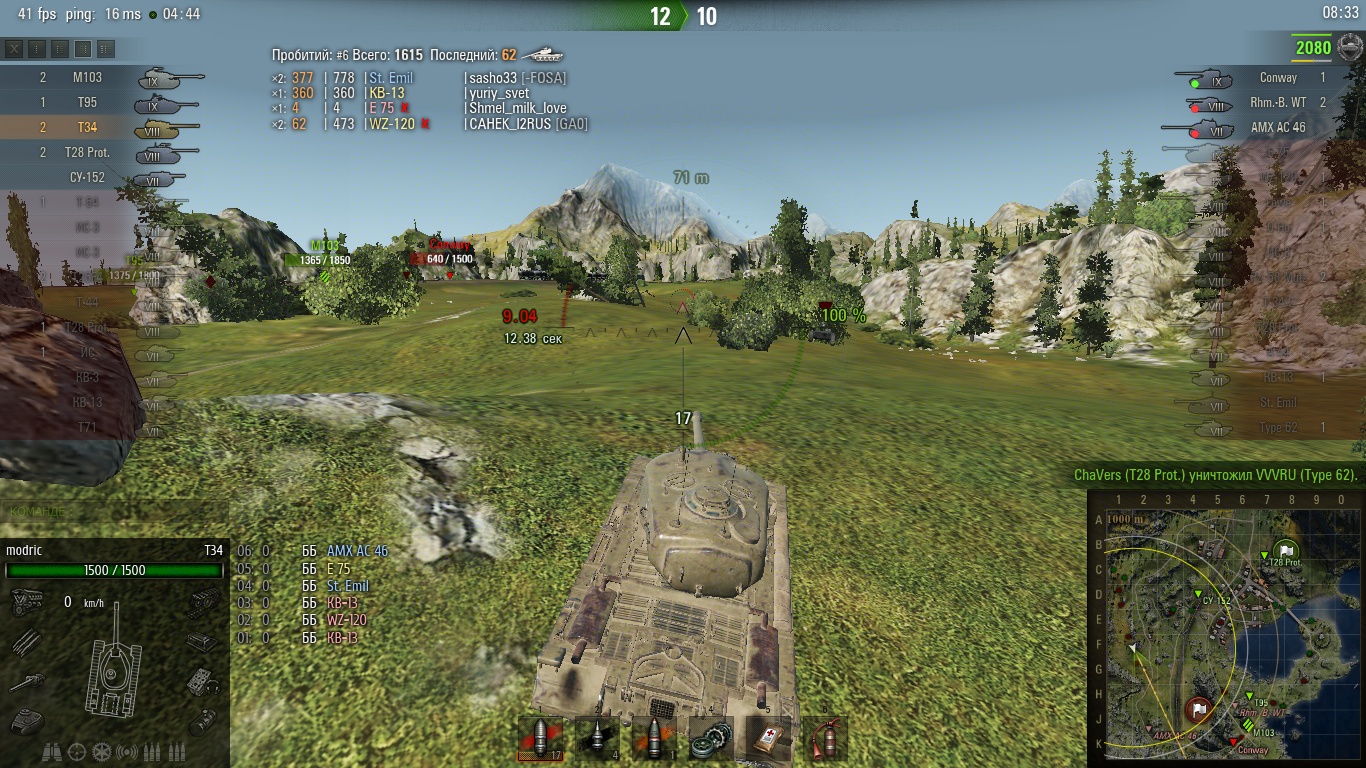
Task: Click the engine module icon in damage panel
Action: (24, 602)
